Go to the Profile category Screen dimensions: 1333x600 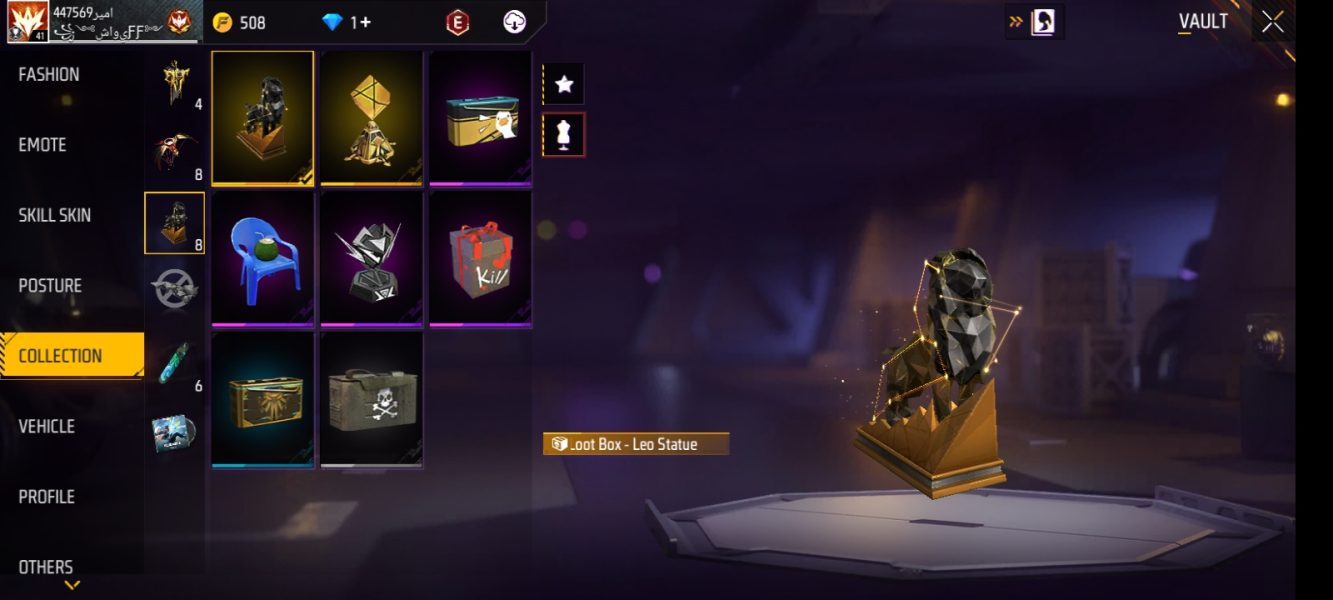(46, 497)
